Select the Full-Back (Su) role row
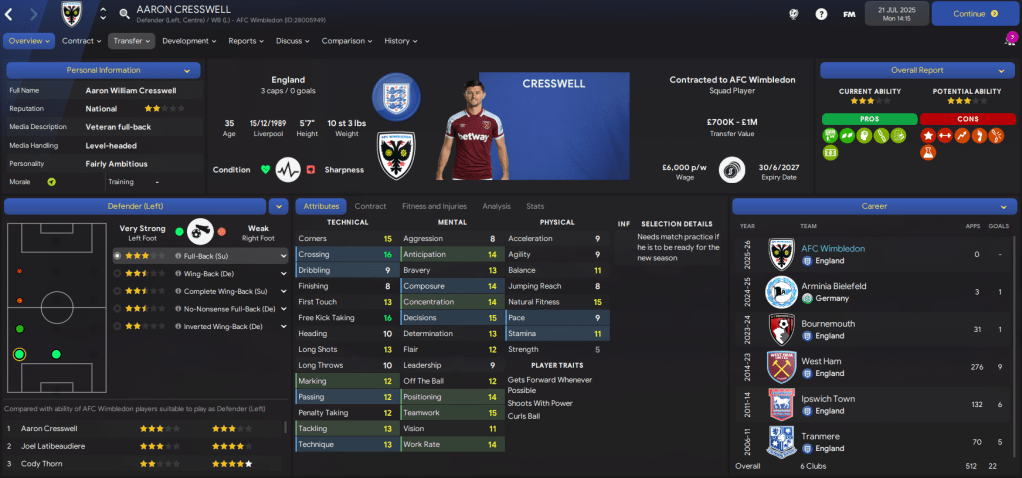The height and width of the screenshot is (478, 1022). pos(200,256)
